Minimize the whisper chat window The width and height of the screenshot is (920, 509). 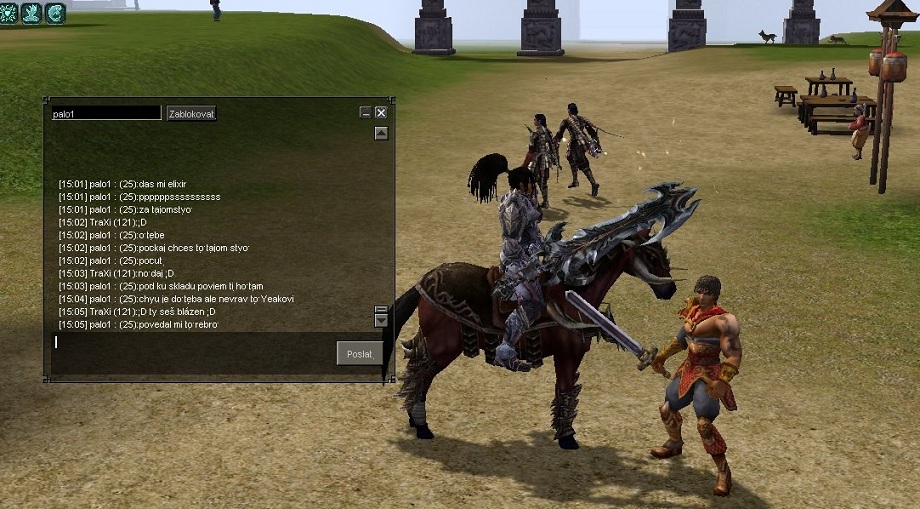[365, 113]
